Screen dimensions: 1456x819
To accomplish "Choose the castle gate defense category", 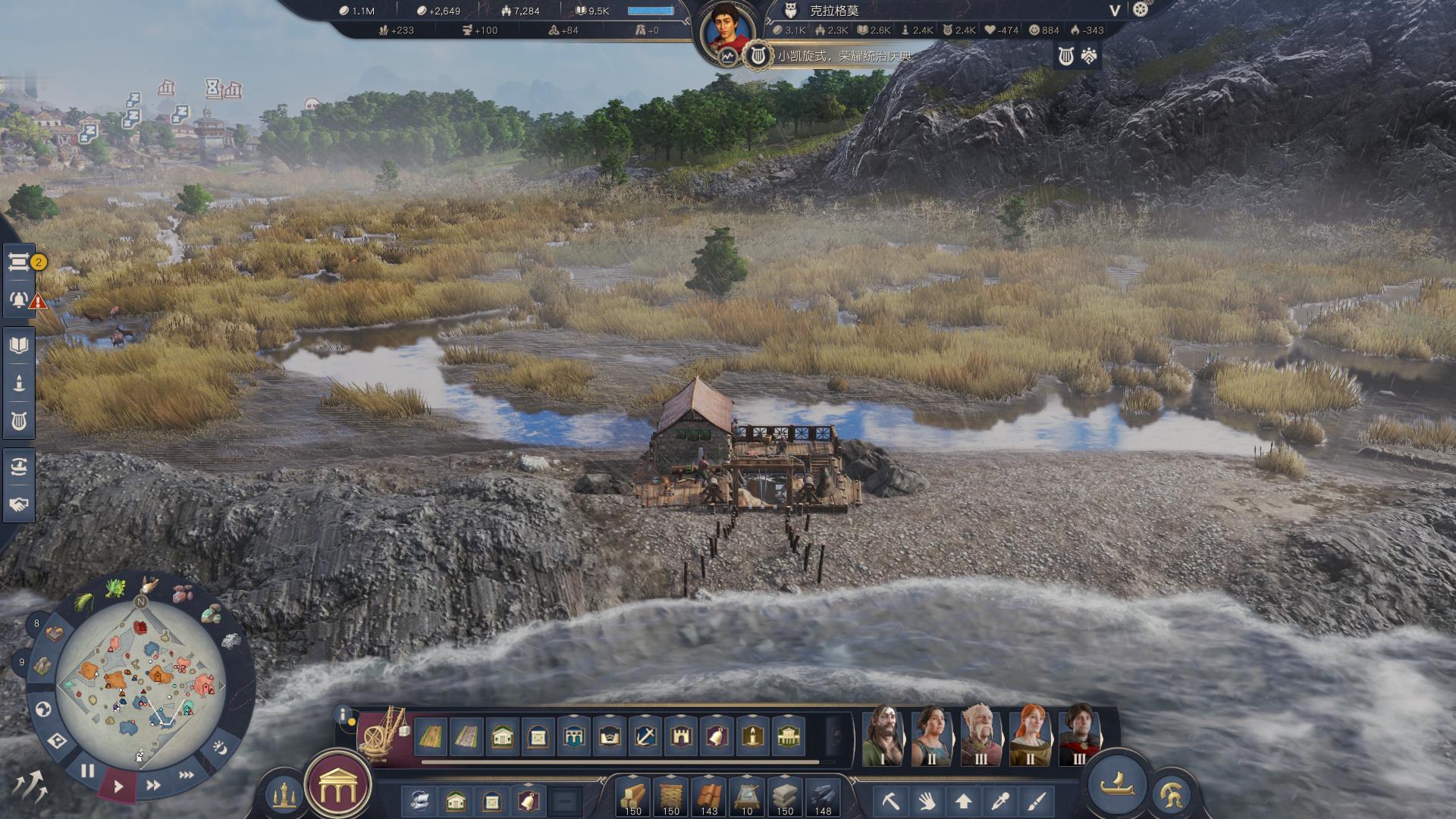I will click(x=680, y=736).
